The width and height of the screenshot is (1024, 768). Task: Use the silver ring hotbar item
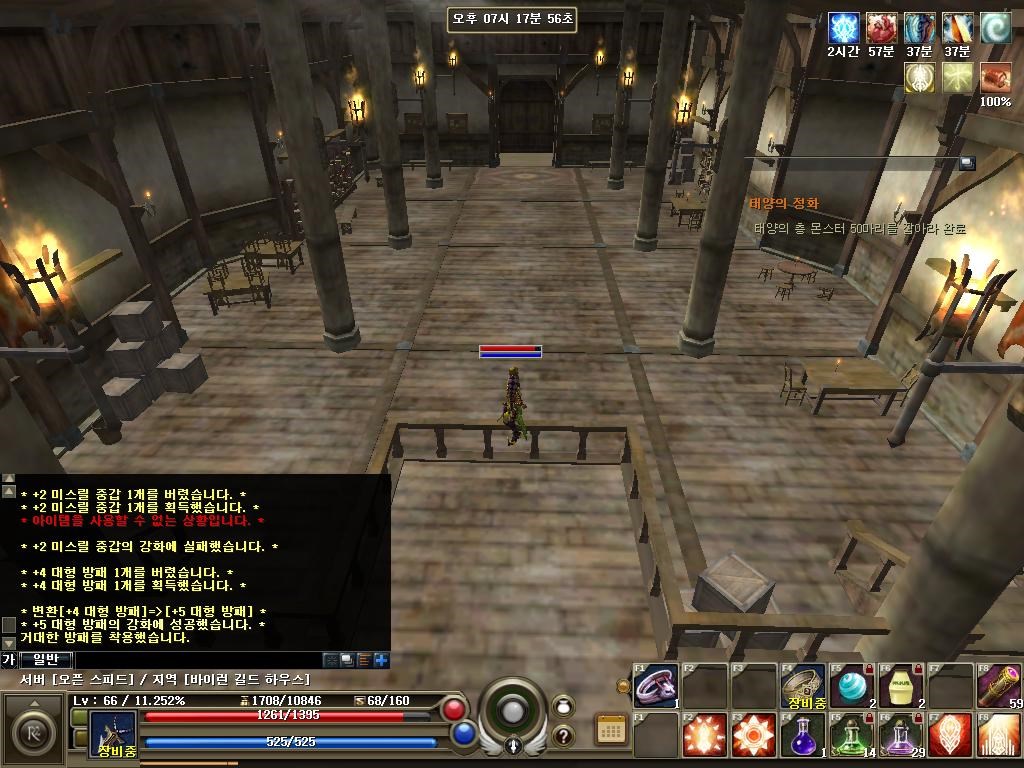click(x=656, y=686)
